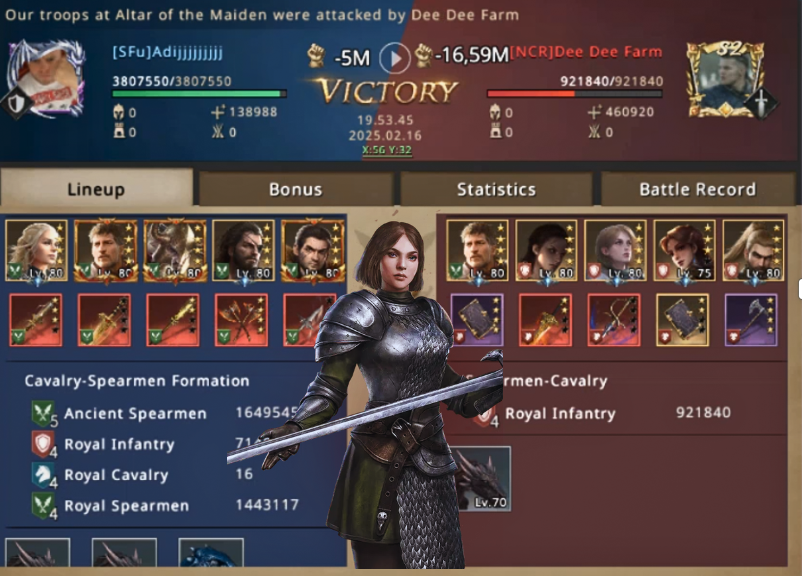Play the battle replay
Screen dimensions: 802x576
[x=395, y=58]
